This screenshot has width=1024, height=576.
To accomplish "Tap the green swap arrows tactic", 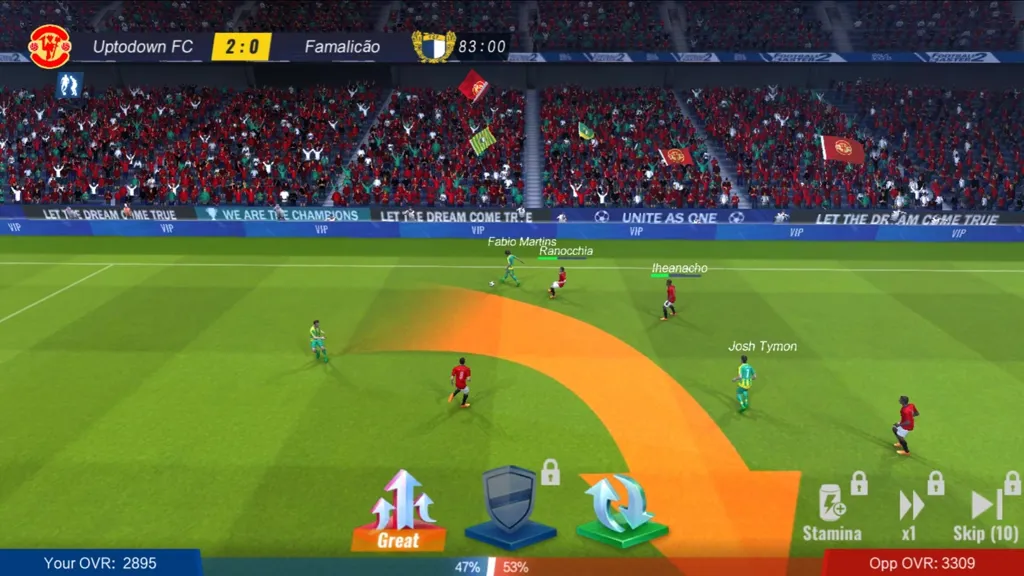I will [622, 507].
